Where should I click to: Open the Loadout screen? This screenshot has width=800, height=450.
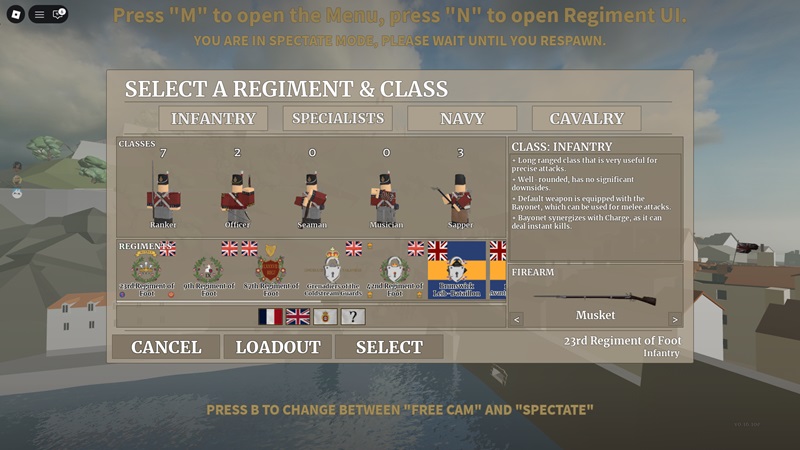click(x=278, y=347)
